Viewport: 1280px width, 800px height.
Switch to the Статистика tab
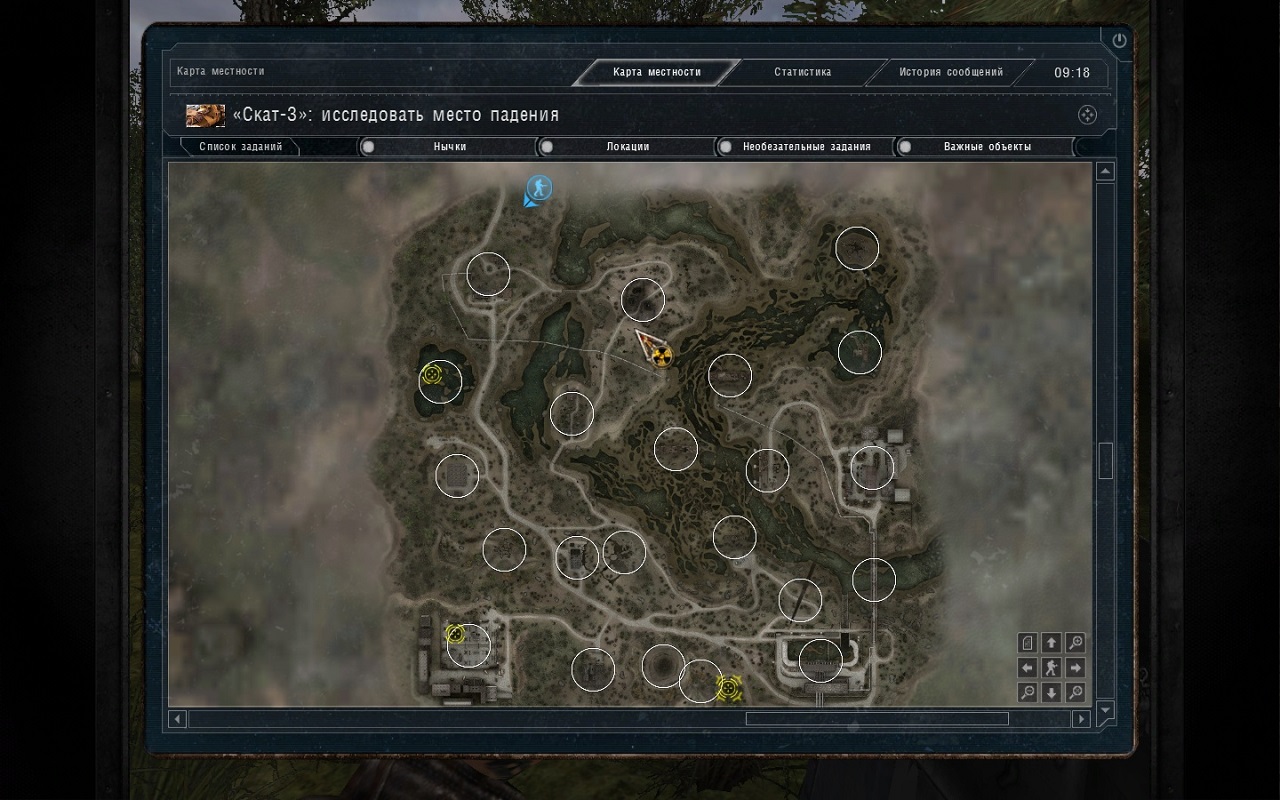[802, 72]
